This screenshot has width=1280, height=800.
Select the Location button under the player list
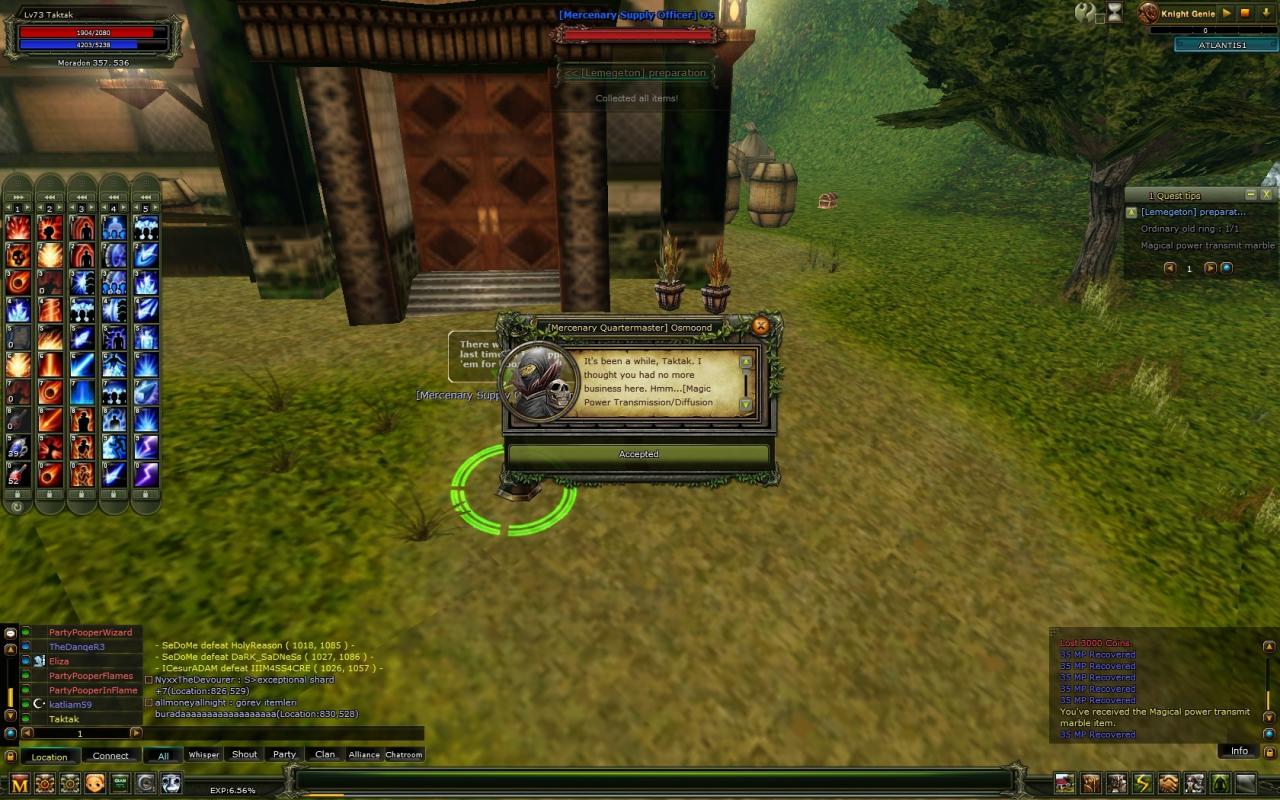pos(49,756)
